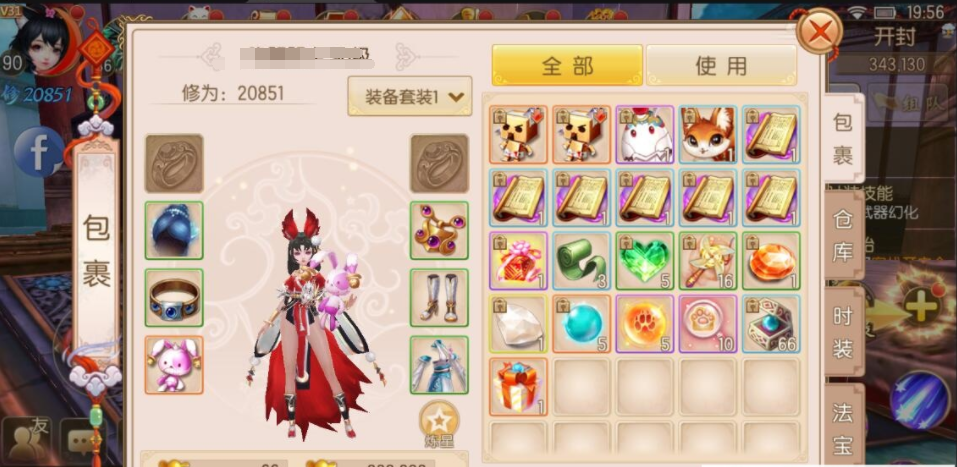957x467 pixels.
Task: Select the 包裹 bag tab
Action: [844, 143]
